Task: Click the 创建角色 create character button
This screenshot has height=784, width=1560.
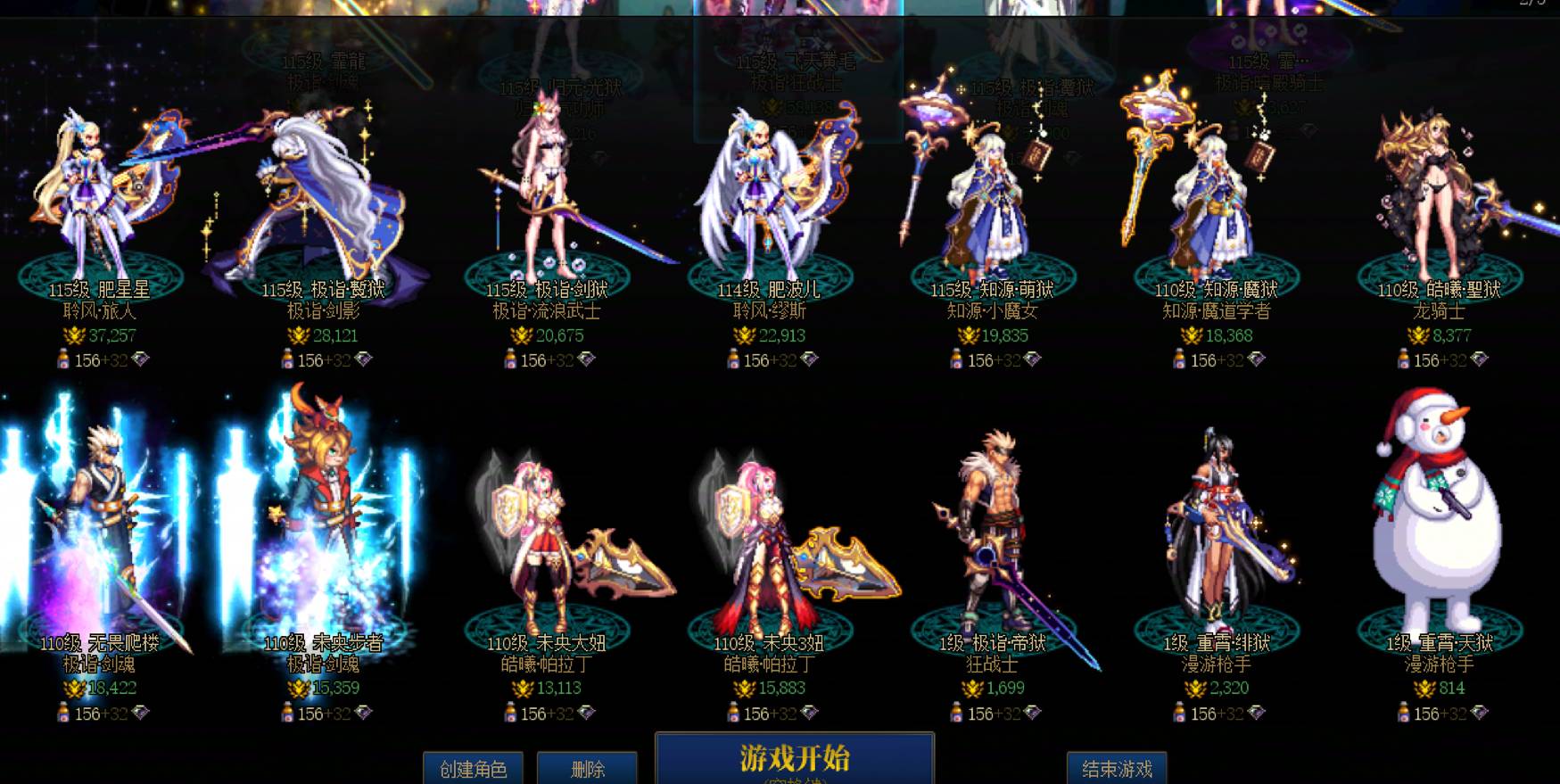Action: coord(475,765)
